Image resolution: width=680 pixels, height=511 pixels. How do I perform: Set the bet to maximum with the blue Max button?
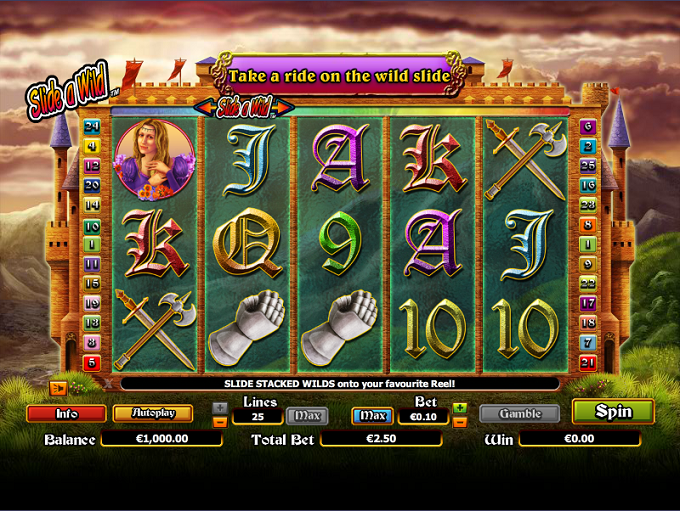point(372,415)
